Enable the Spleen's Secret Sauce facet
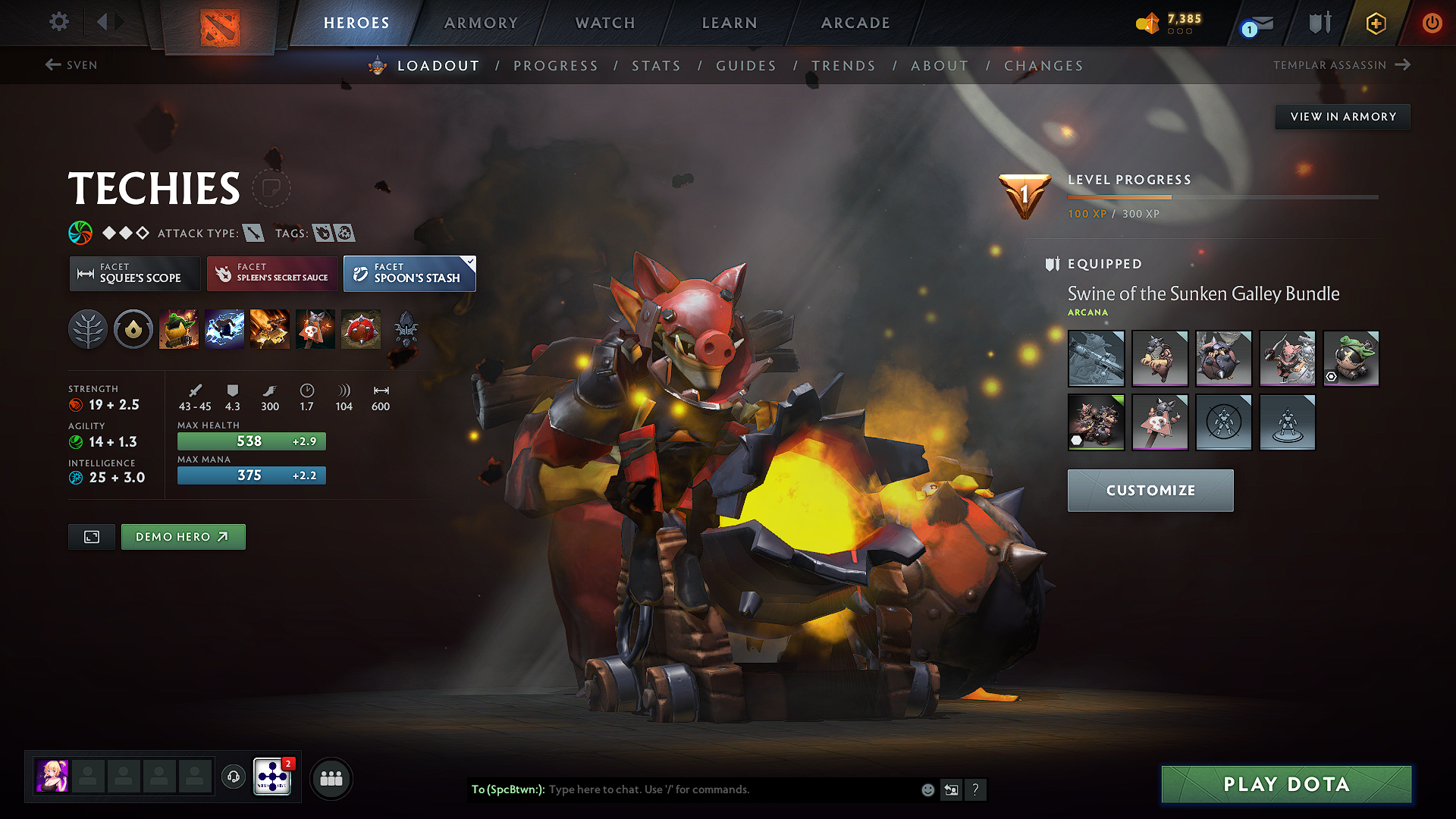The height and width of the screenshot is (819, 1456). pos(271,274)
